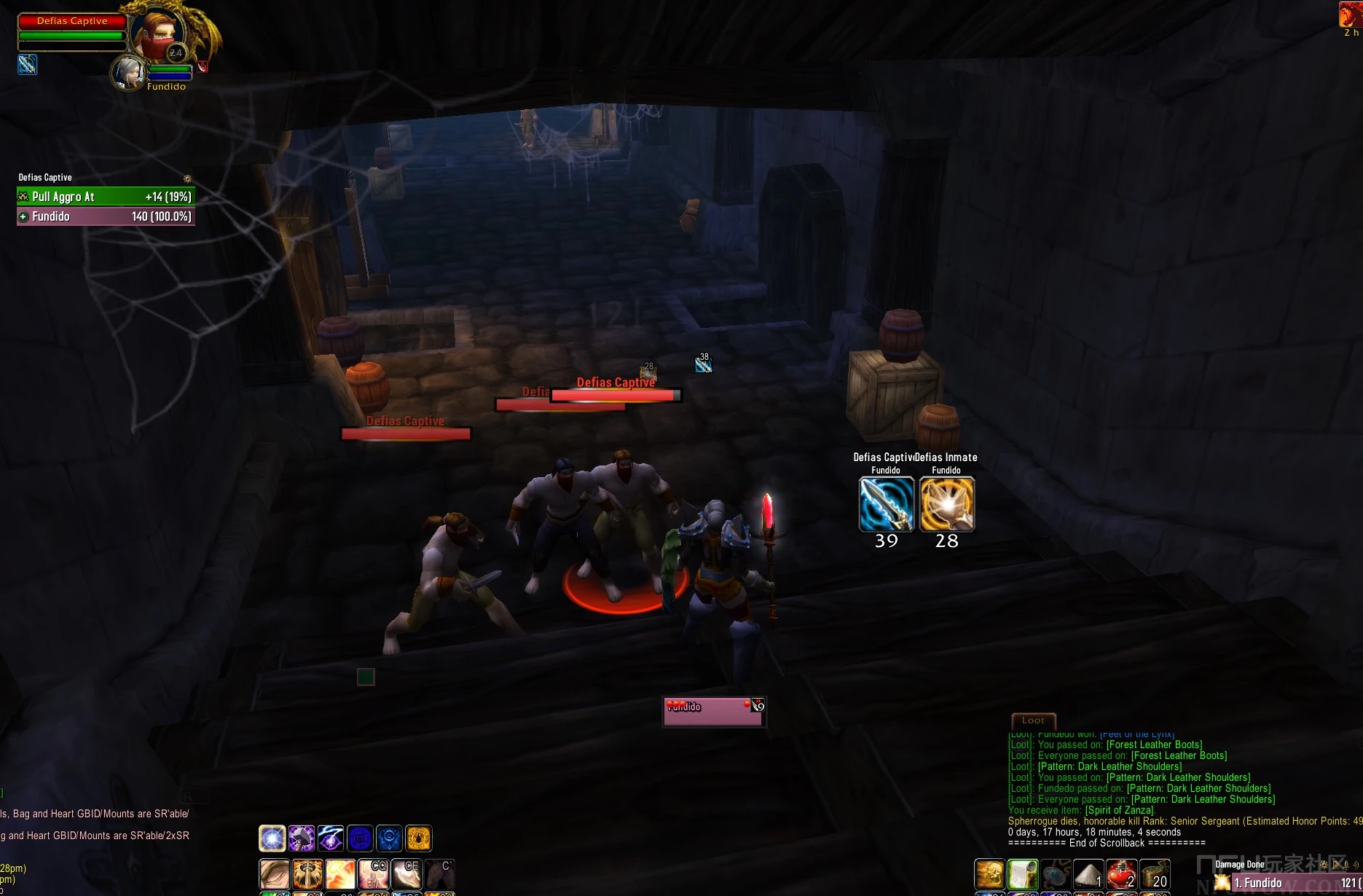1363x896 pixels.
Task: Open the Loot chat tab
Action: (x=1033, y=720)
